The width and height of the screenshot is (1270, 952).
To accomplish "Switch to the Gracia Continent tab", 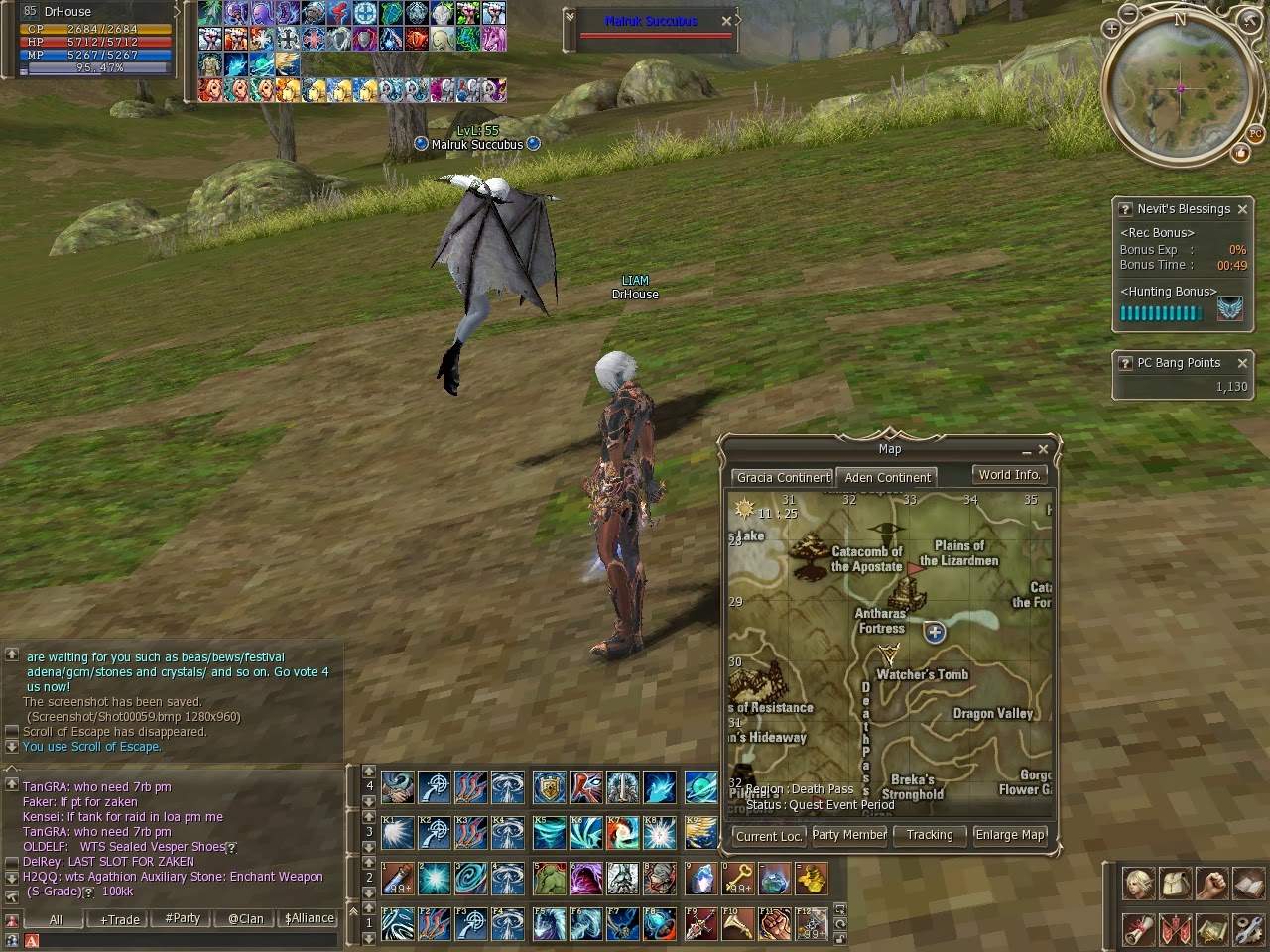I will click(783, 477).
